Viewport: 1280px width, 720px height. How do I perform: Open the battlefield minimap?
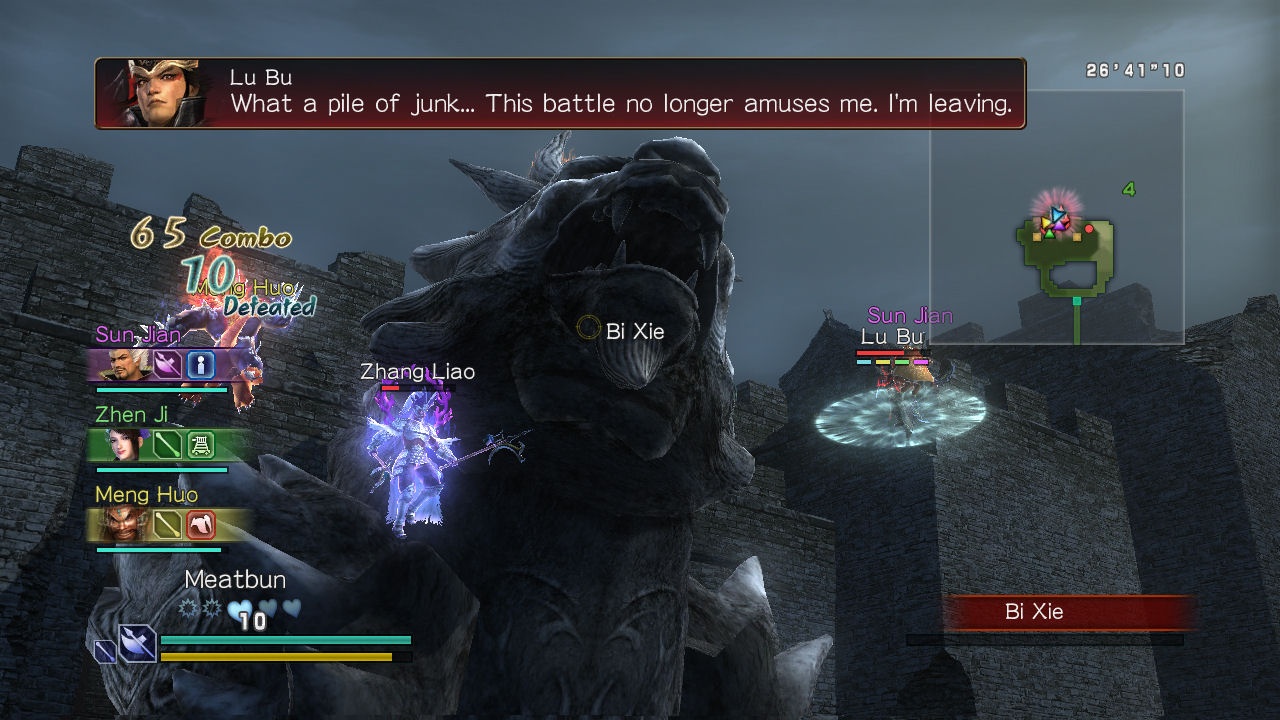pos(1056,217)
